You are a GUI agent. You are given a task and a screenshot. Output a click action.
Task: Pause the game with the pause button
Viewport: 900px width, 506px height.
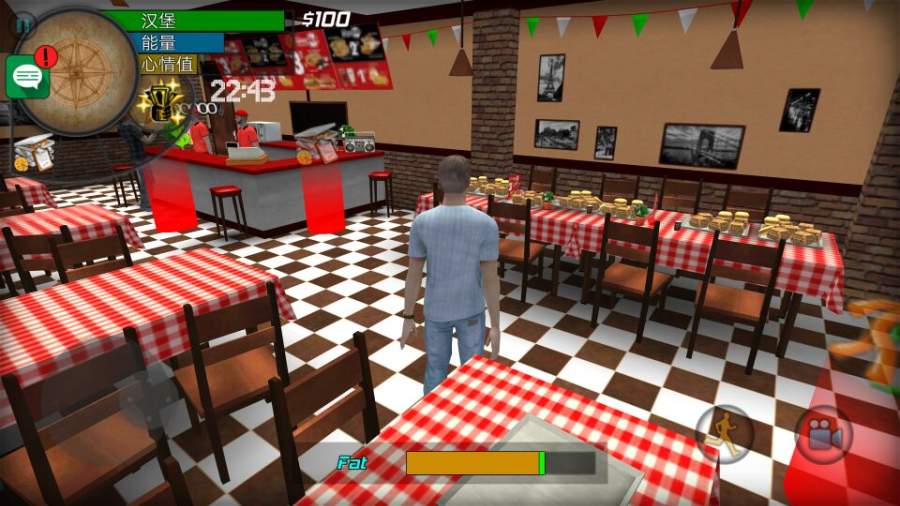(x=22, y=21)
